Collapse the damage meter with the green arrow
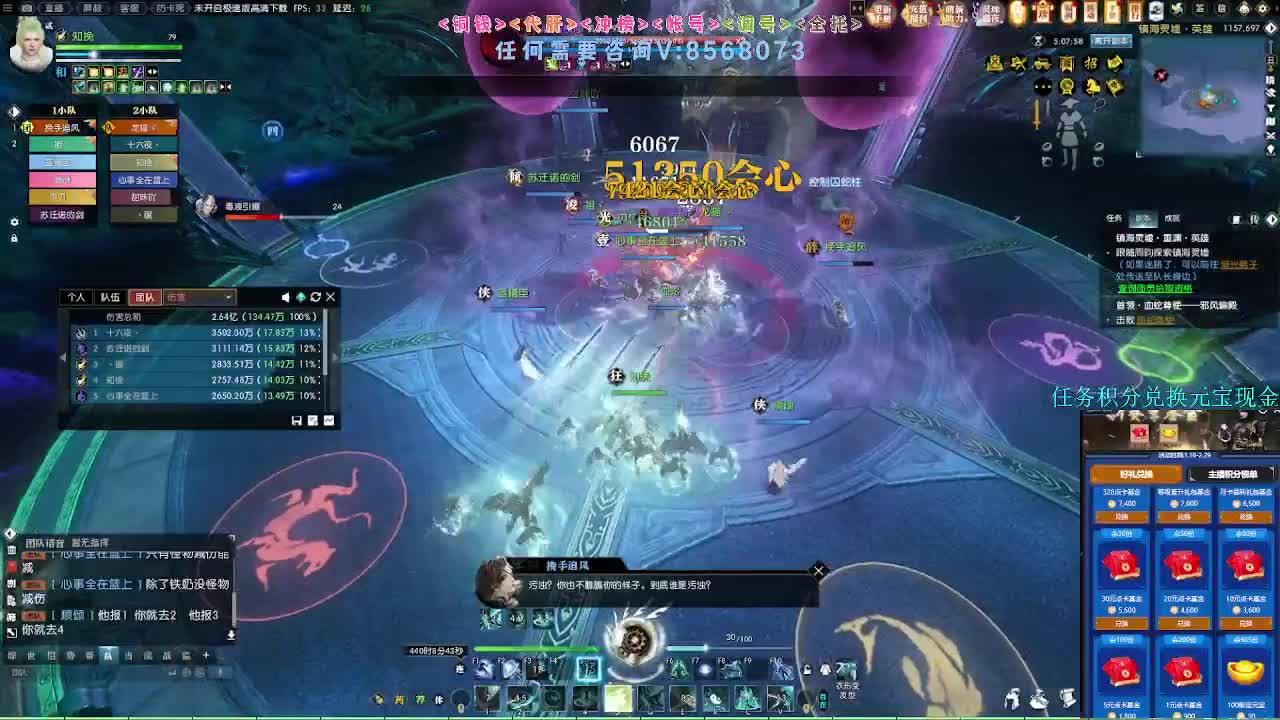 coord(301,297)
